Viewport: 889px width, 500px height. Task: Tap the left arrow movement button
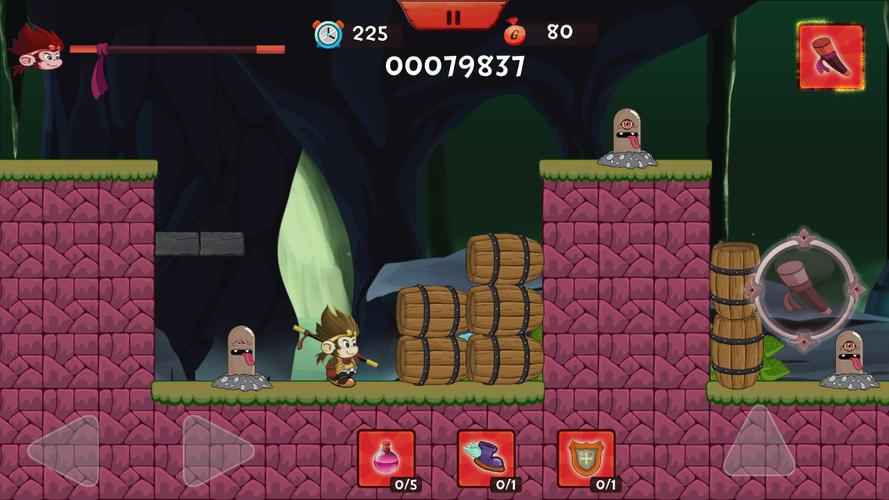pyautogui.click(x=63, y=451)
